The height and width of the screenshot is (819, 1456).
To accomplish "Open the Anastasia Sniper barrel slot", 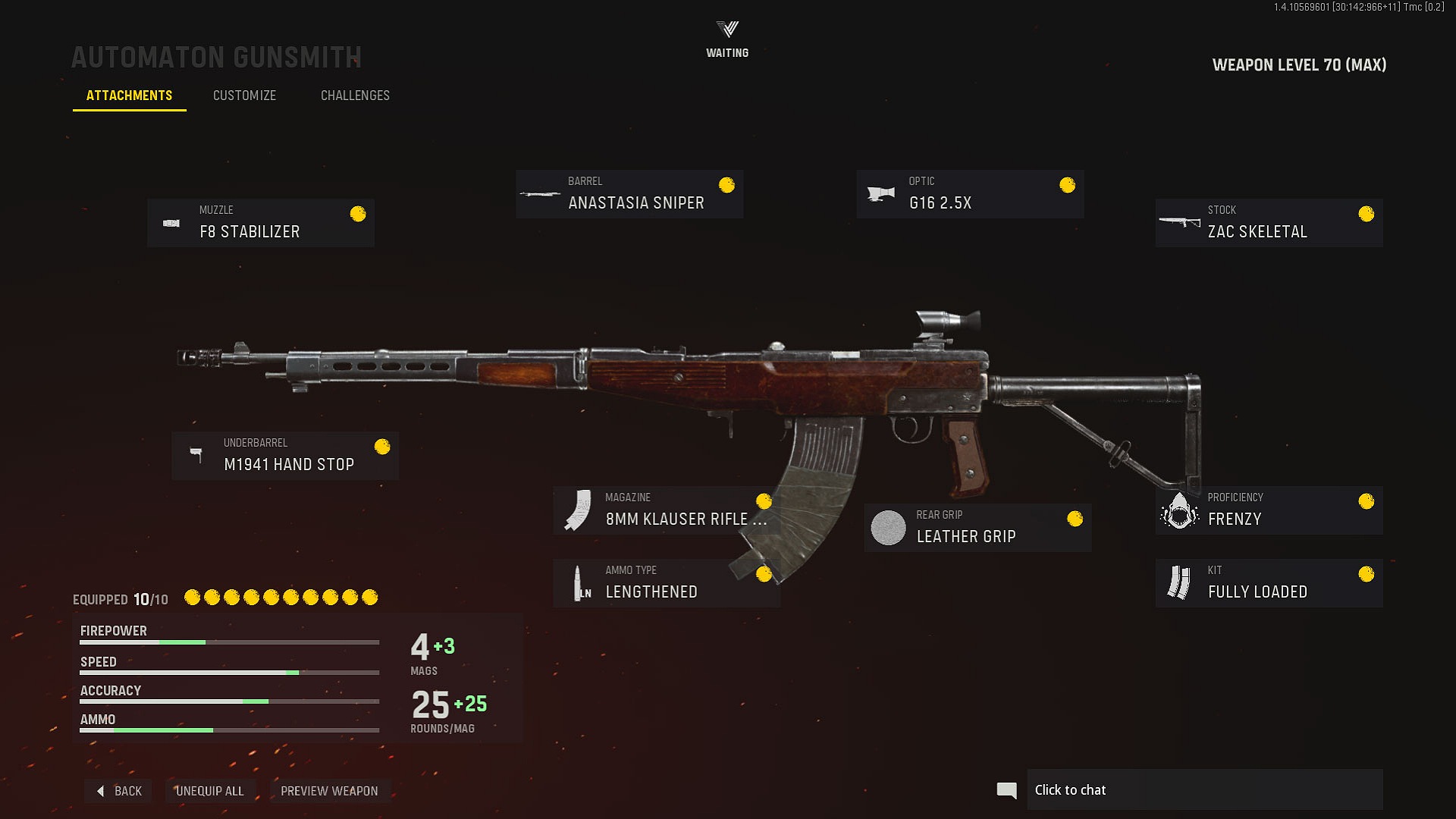I will click(629, 194).
